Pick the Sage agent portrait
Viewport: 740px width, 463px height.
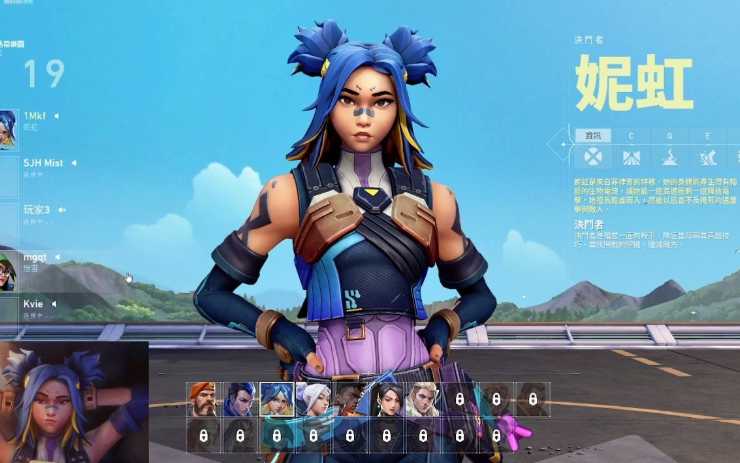(386, 399)
